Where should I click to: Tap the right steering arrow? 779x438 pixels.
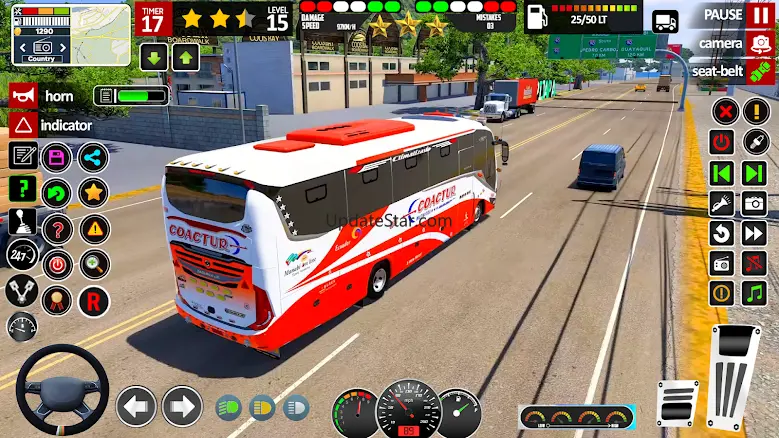click(182, 407)
